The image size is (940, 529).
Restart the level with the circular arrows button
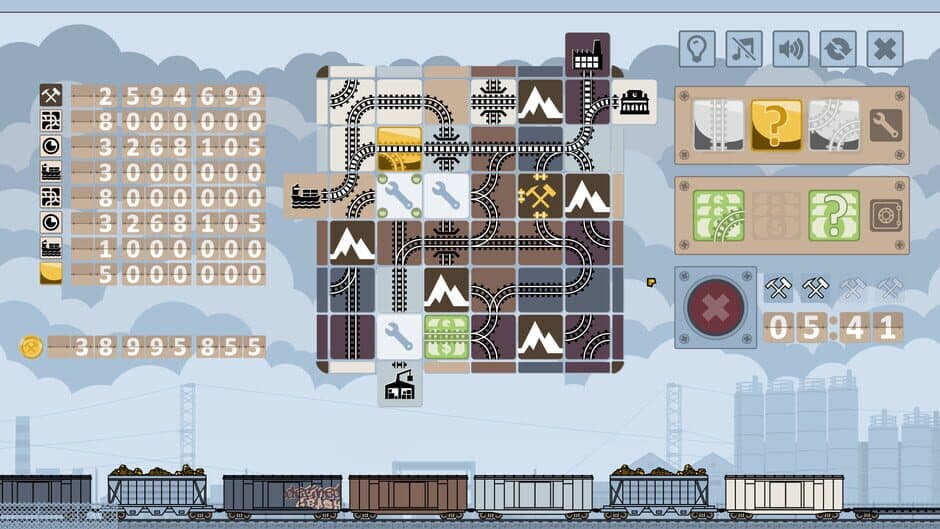coord(838,48)
